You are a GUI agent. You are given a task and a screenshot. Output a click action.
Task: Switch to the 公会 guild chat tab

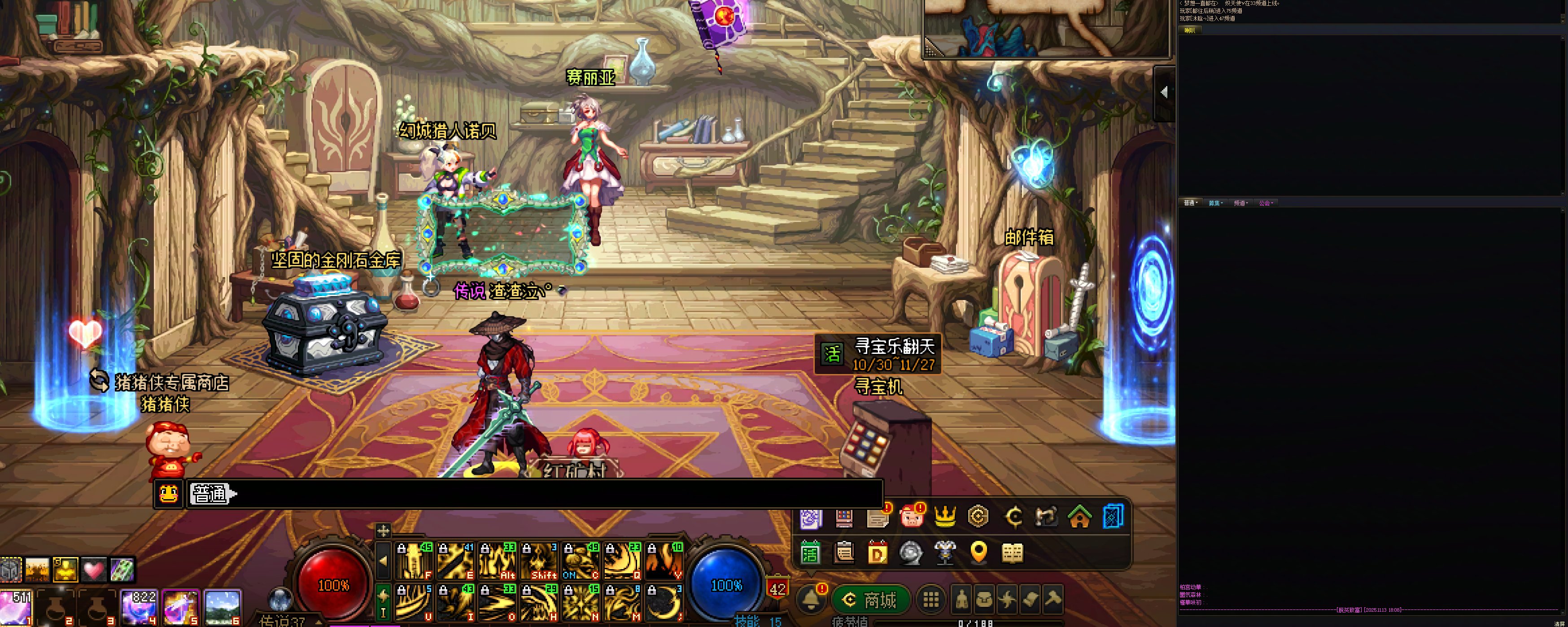click(x=1266, y=203)
